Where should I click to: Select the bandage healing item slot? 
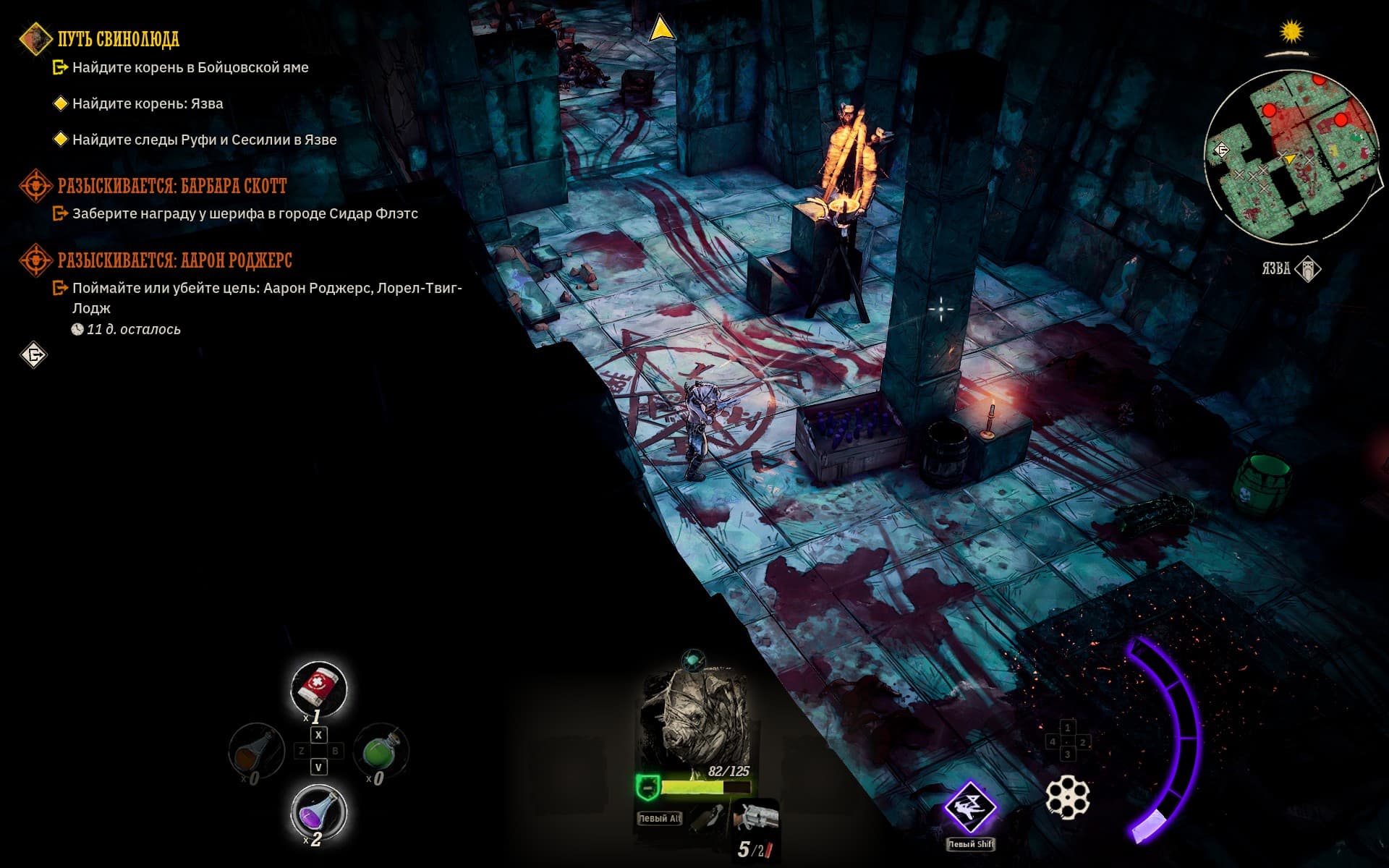319,687
